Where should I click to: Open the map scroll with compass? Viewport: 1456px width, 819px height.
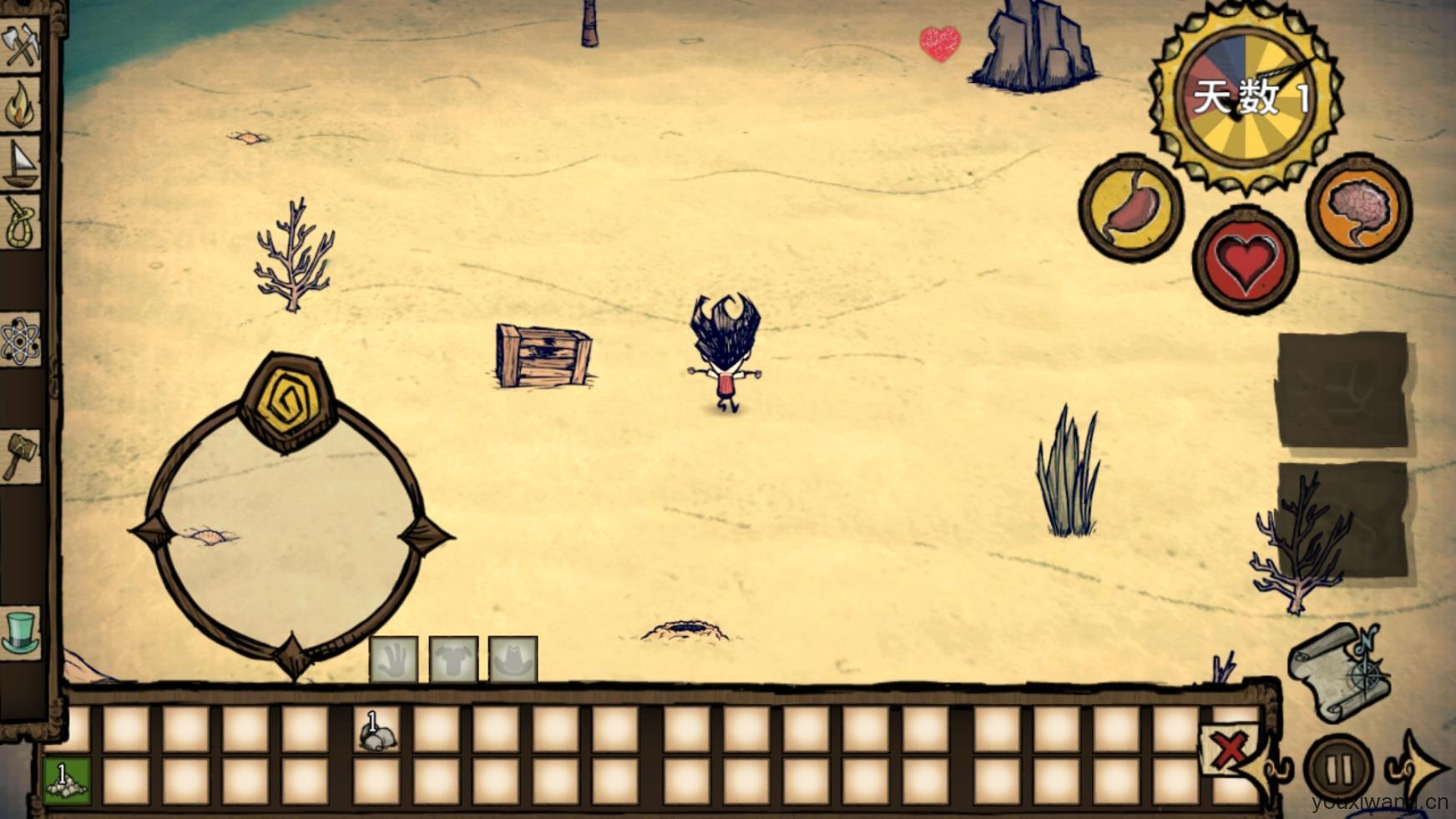click(x=1338, y=672)
